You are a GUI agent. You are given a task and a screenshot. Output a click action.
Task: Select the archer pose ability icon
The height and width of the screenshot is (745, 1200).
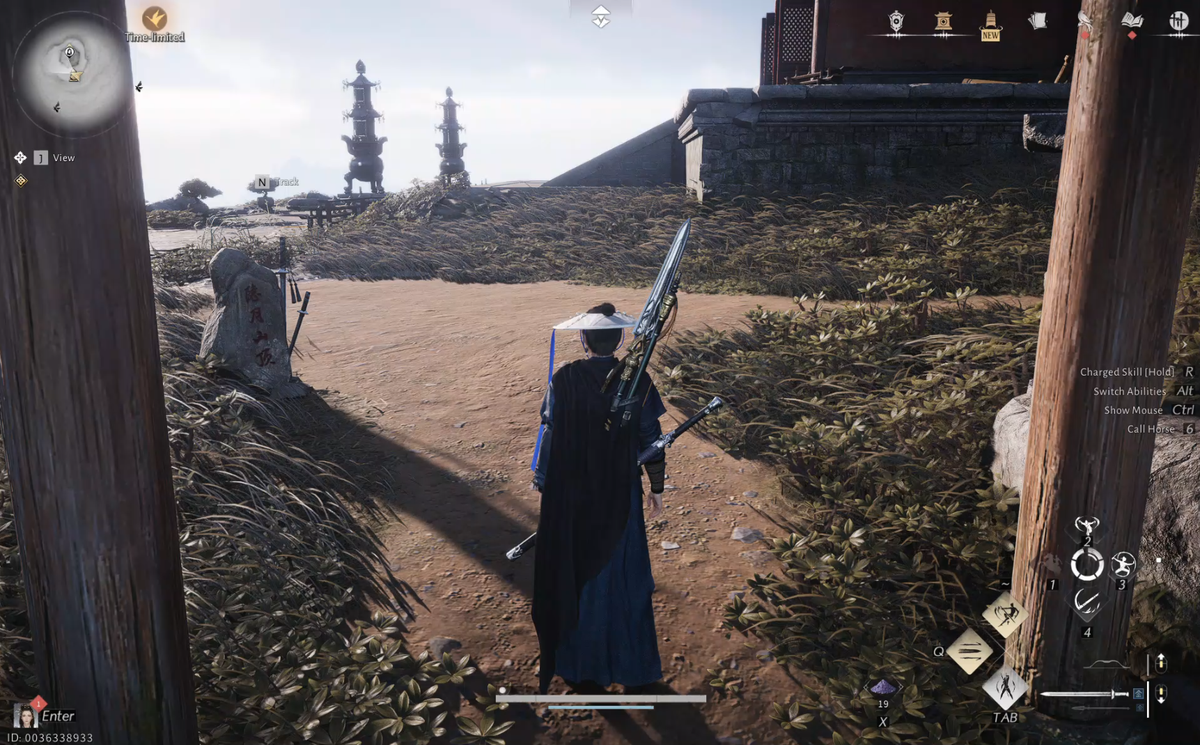(x=1123, y=564)
